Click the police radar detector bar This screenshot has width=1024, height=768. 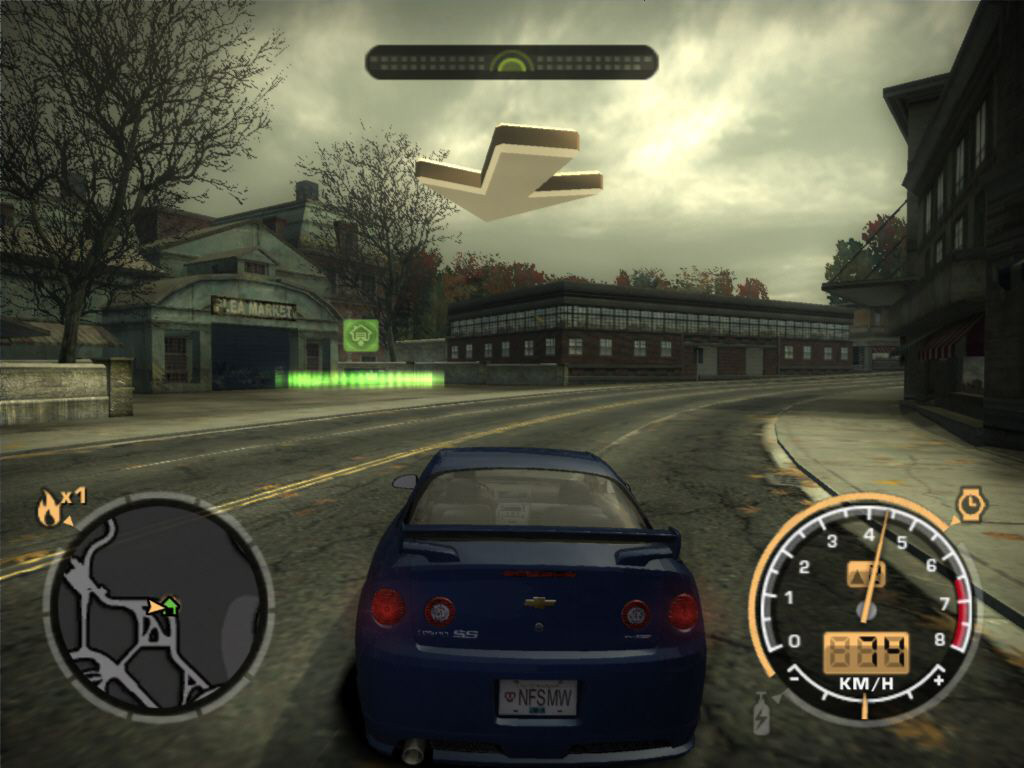point(511,62)
